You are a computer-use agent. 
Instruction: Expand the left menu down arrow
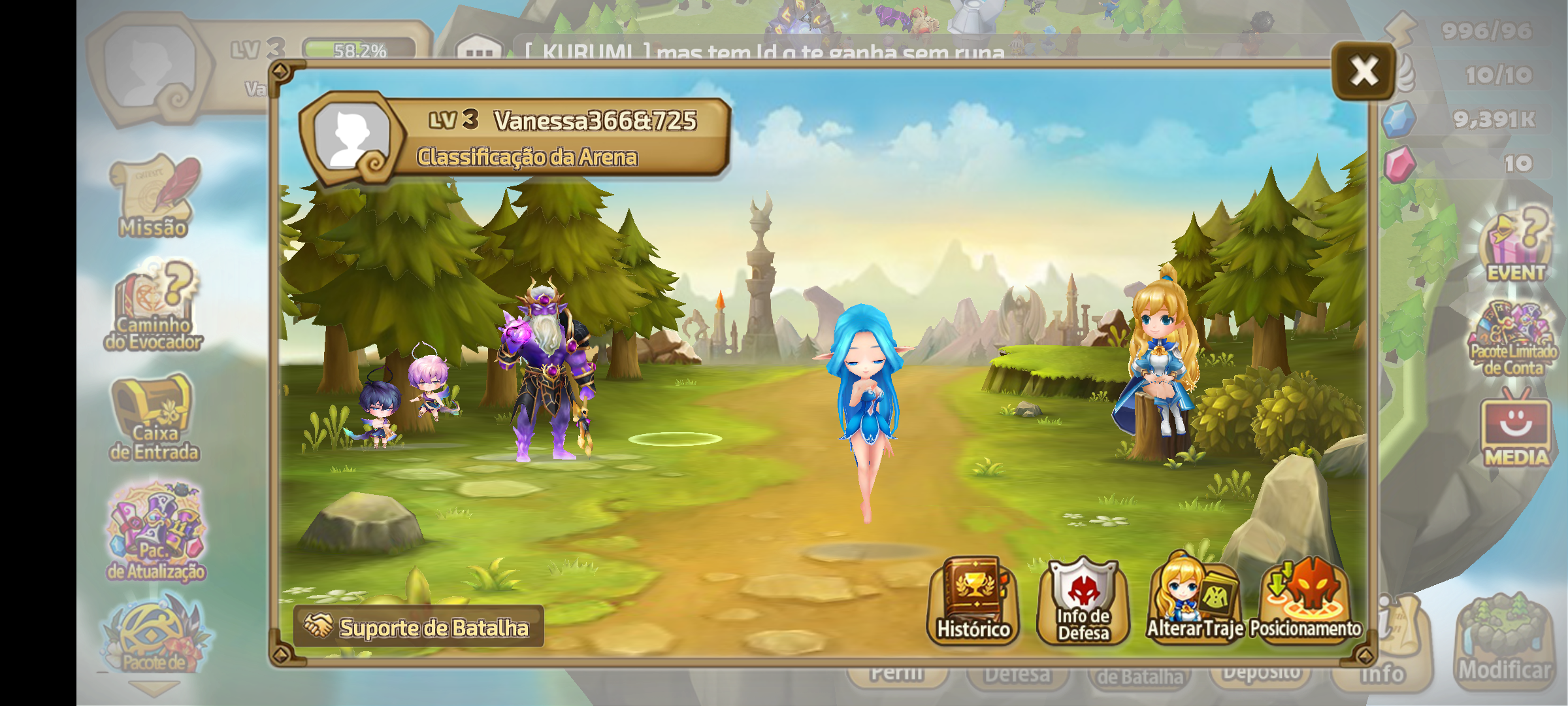tap(154, 688)
